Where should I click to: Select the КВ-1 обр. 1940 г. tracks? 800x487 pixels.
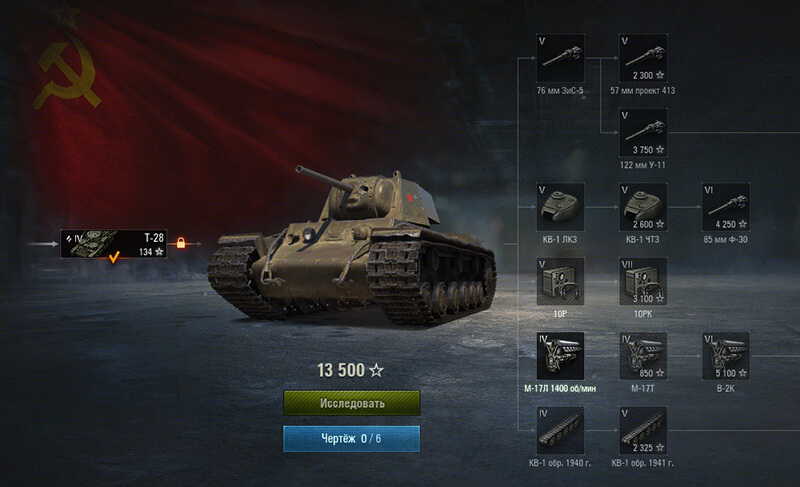pos(561,430)
